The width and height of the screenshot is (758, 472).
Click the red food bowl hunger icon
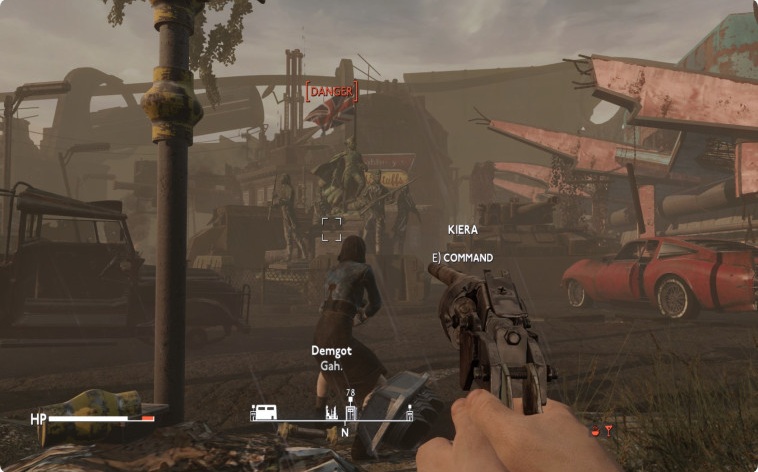point(594,431)
